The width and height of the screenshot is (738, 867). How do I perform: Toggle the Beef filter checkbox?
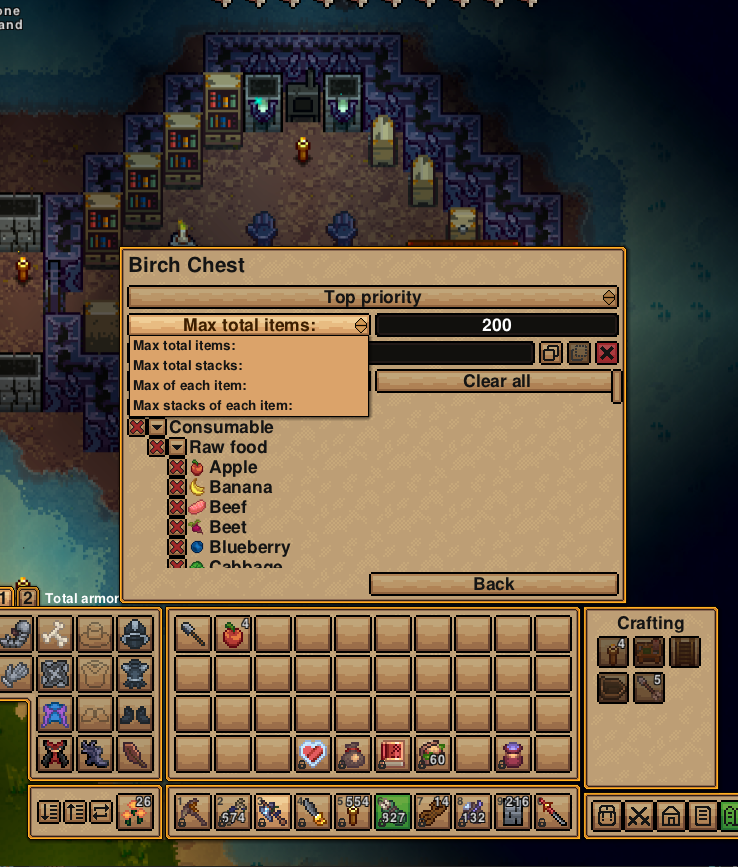pos(177,507)
